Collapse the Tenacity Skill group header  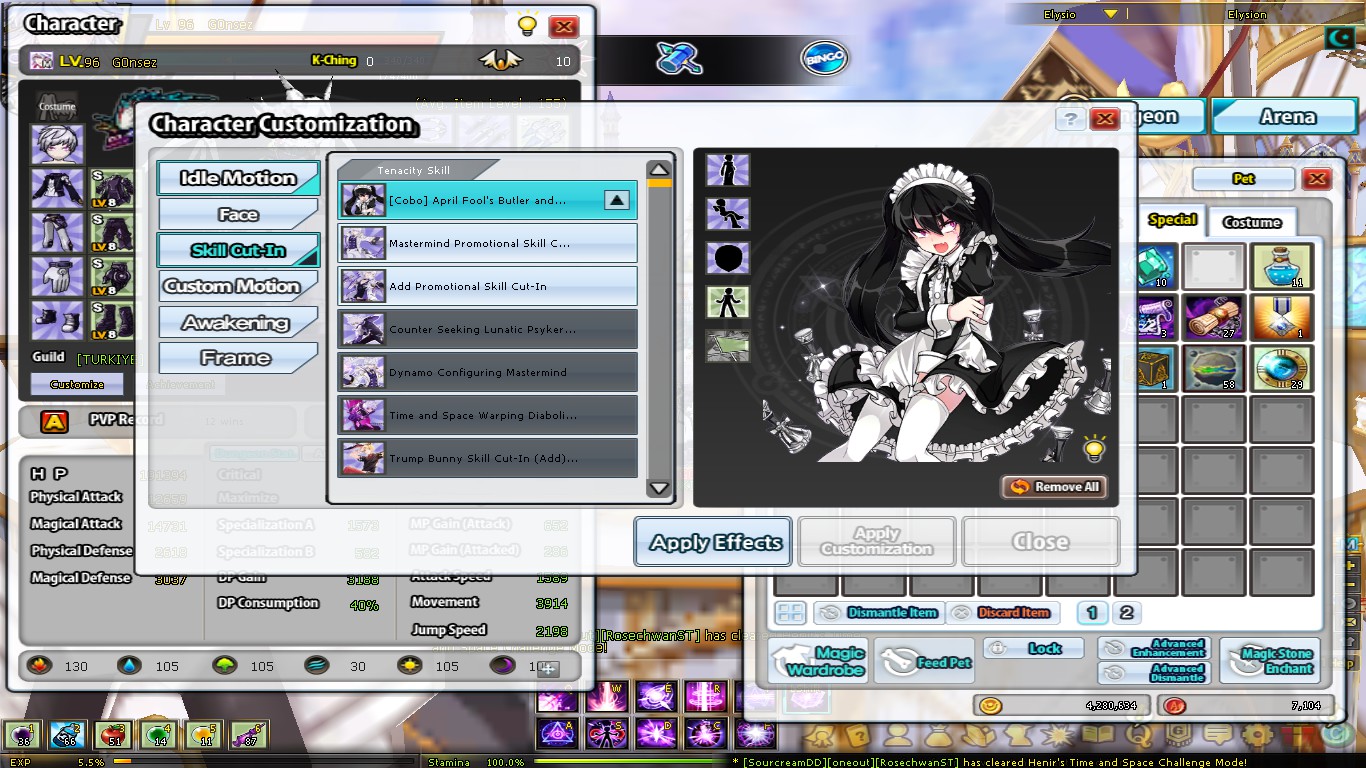click(415, 170)
